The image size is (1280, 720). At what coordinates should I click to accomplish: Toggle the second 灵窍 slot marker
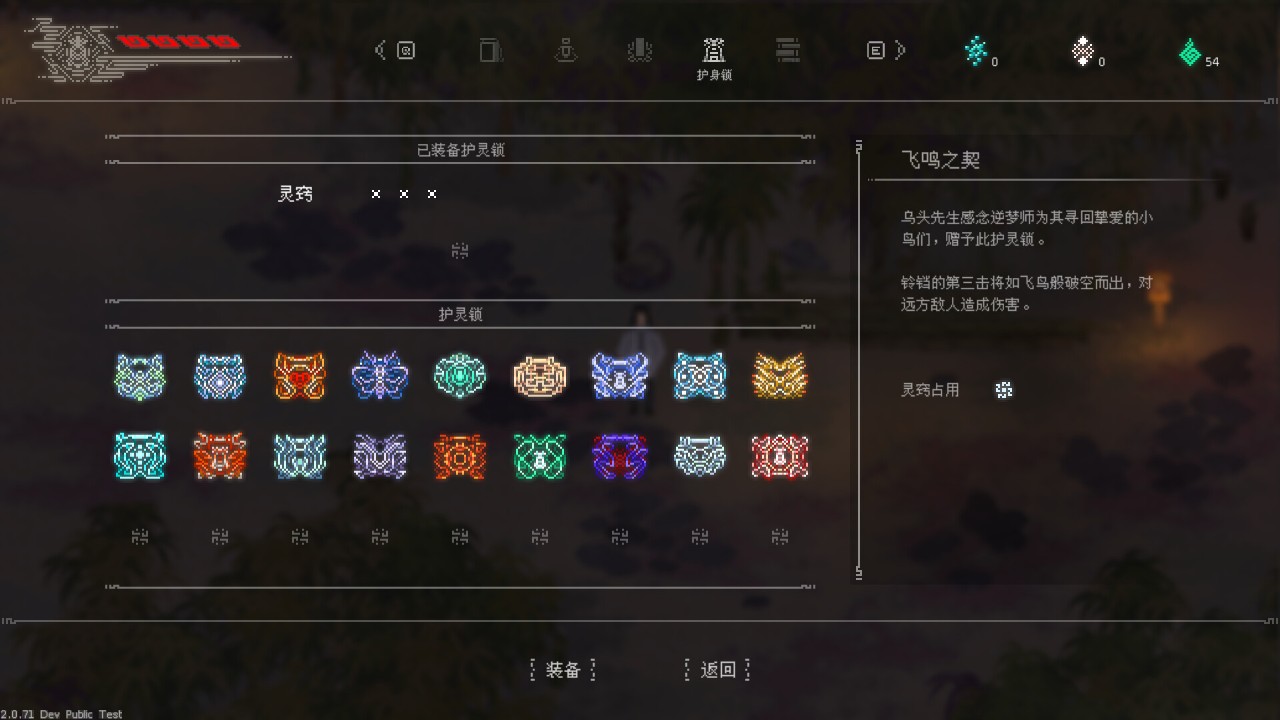(x=404, y=194)
